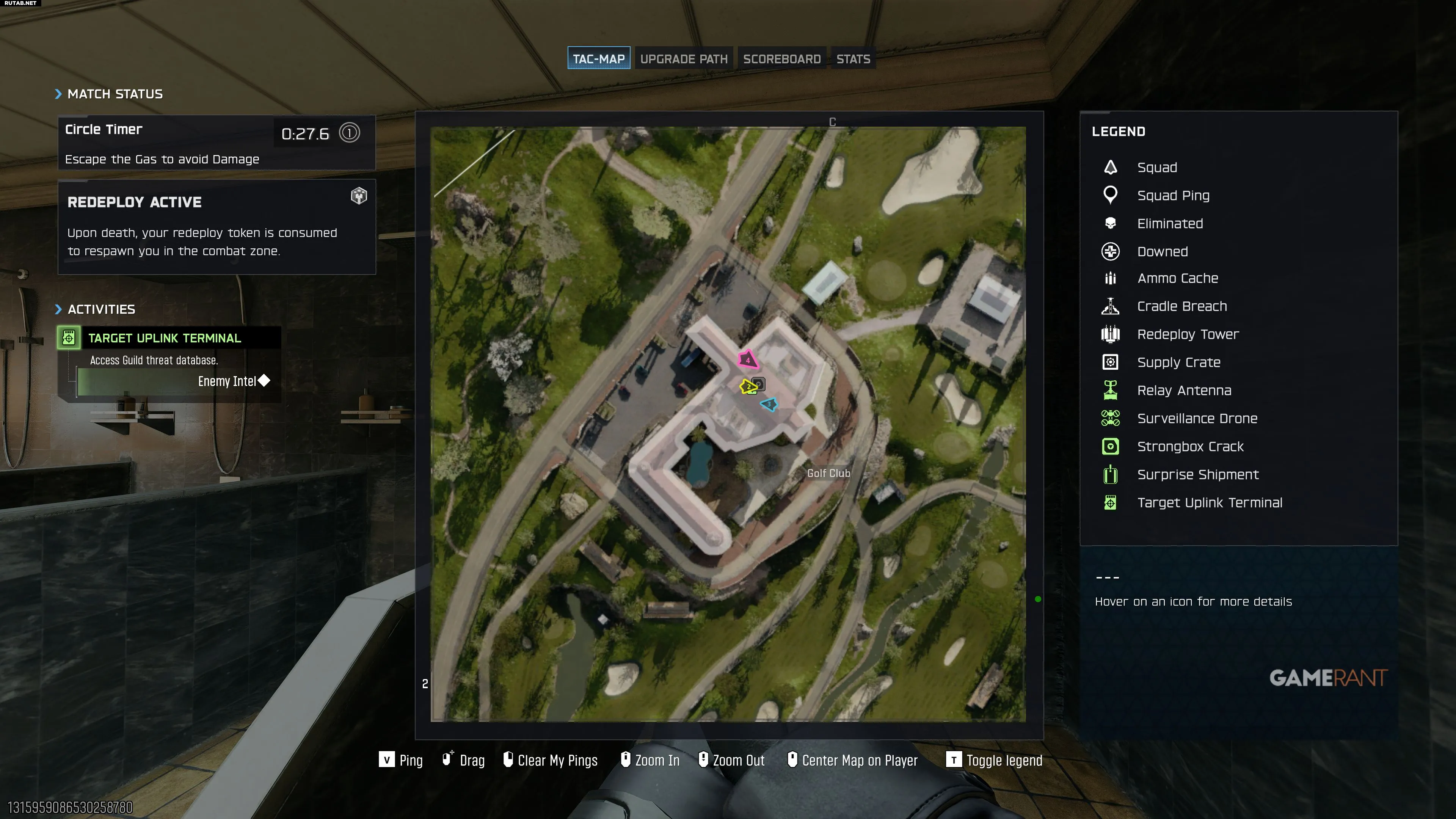The image size is (1456, 819).
Task: Select the TAC-MAP tab
Action: (599, 59)
